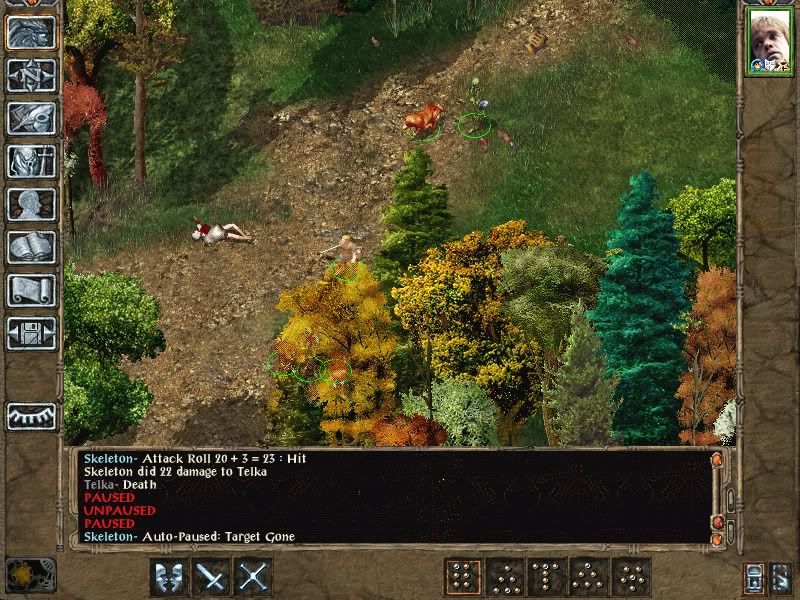This screenshot has width=800, height=600.
Task: Click the select-all party button
Action: (753, 577)
